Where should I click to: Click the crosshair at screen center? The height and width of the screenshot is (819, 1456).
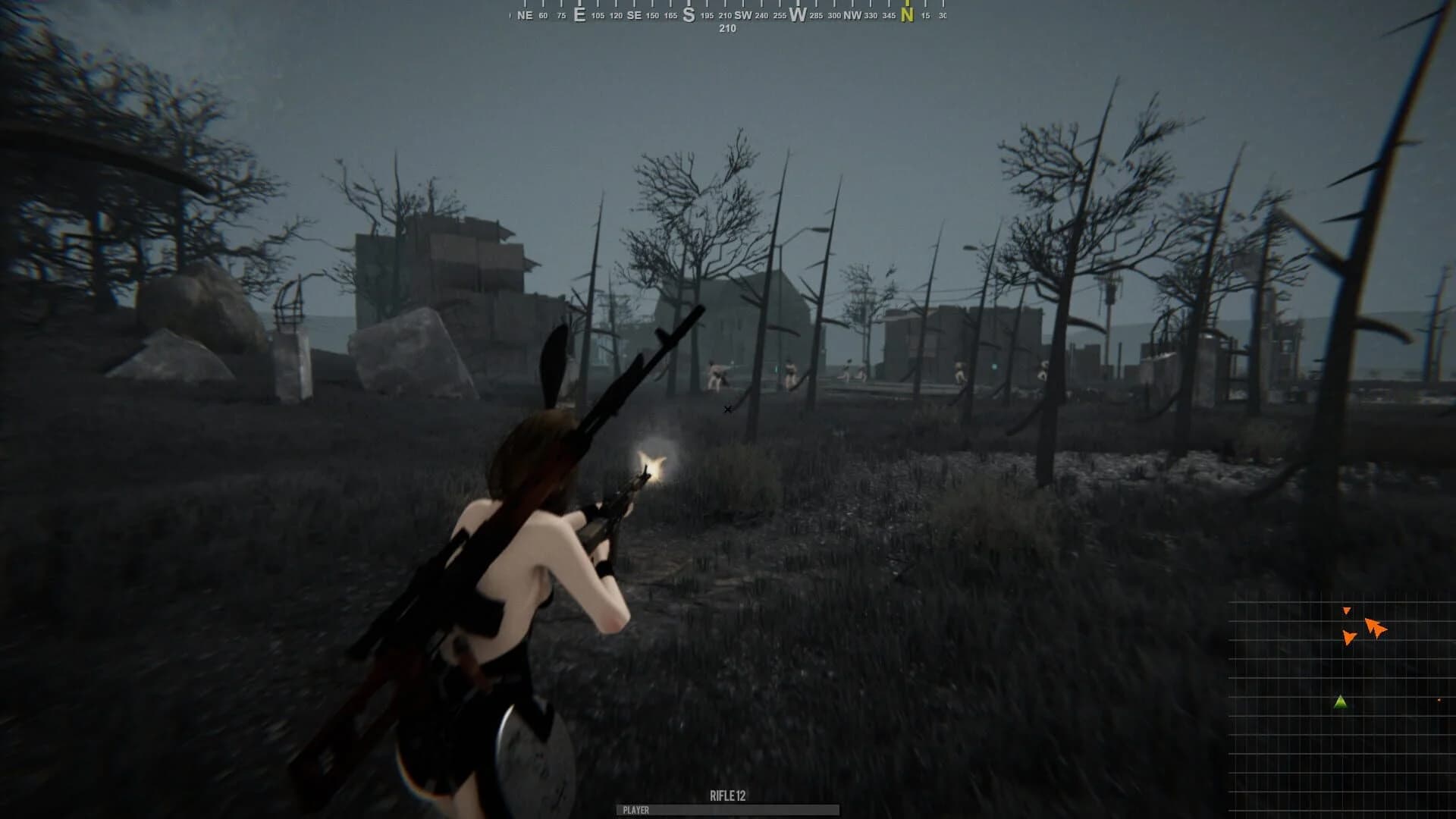(x=727, y=409)
